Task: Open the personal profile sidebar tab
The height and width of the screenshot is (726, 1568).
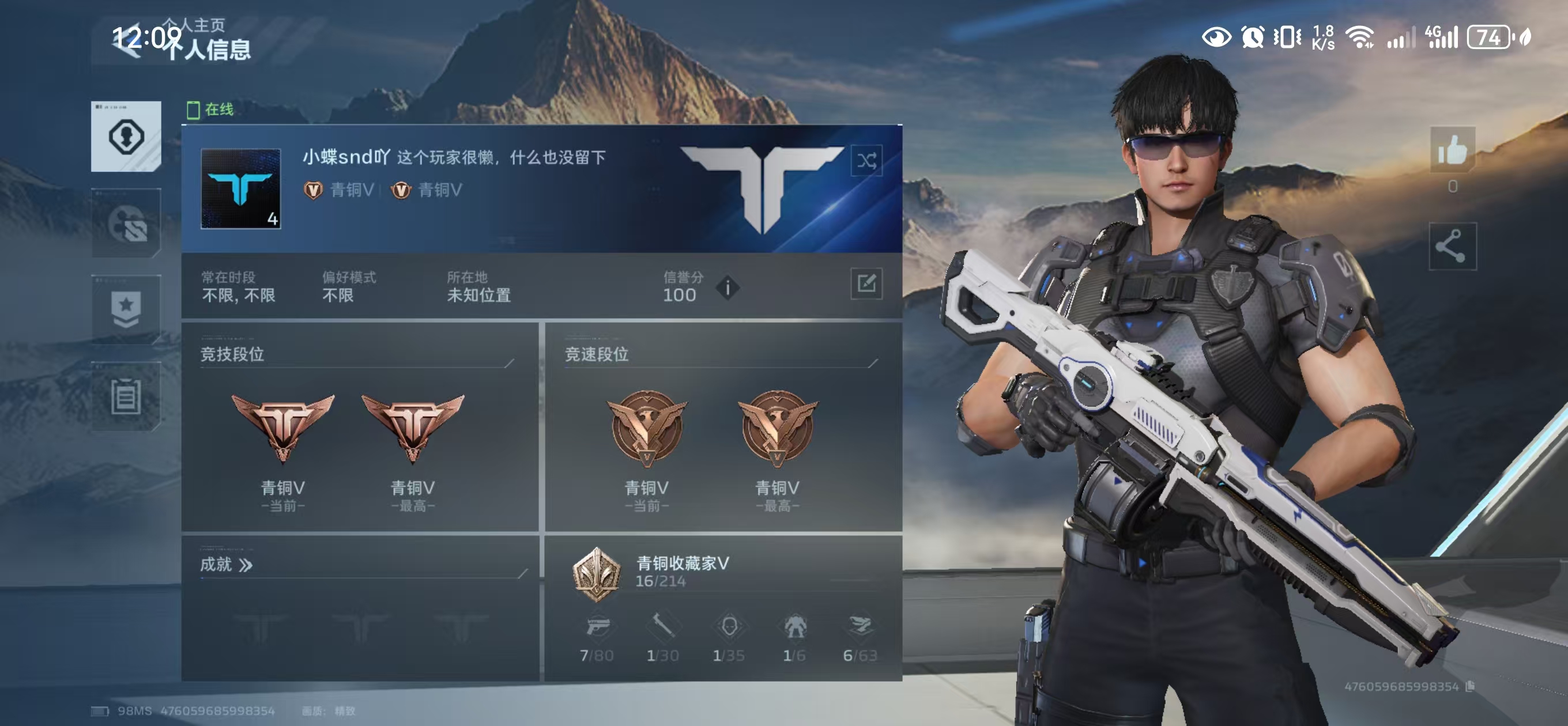Action: (126, 137)
